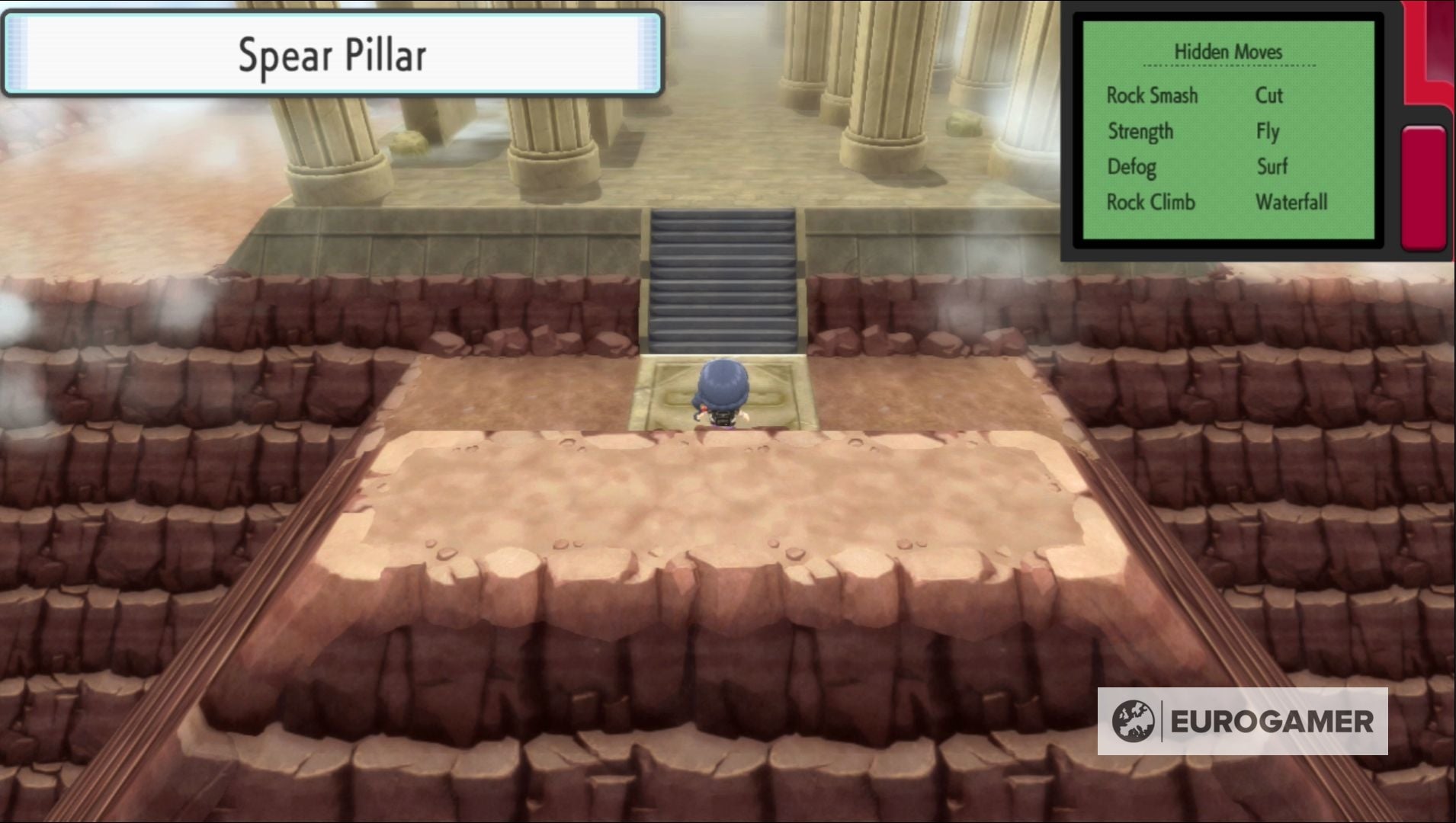Select the Waterfall hidden move
The height and width of the screenshot is (823, 1456).
1291,201
